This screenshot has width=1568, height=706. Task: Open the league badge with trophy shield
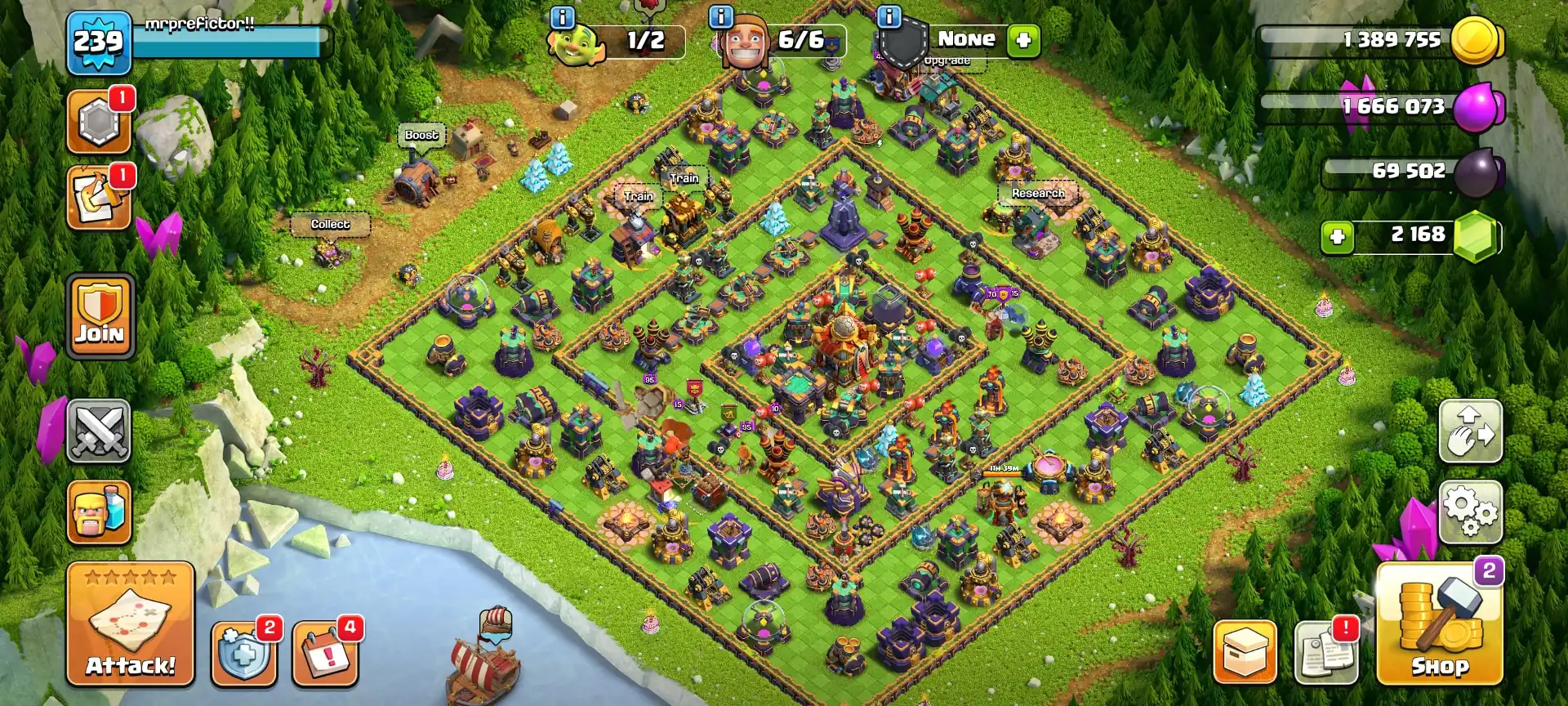(x=100, y=121)
